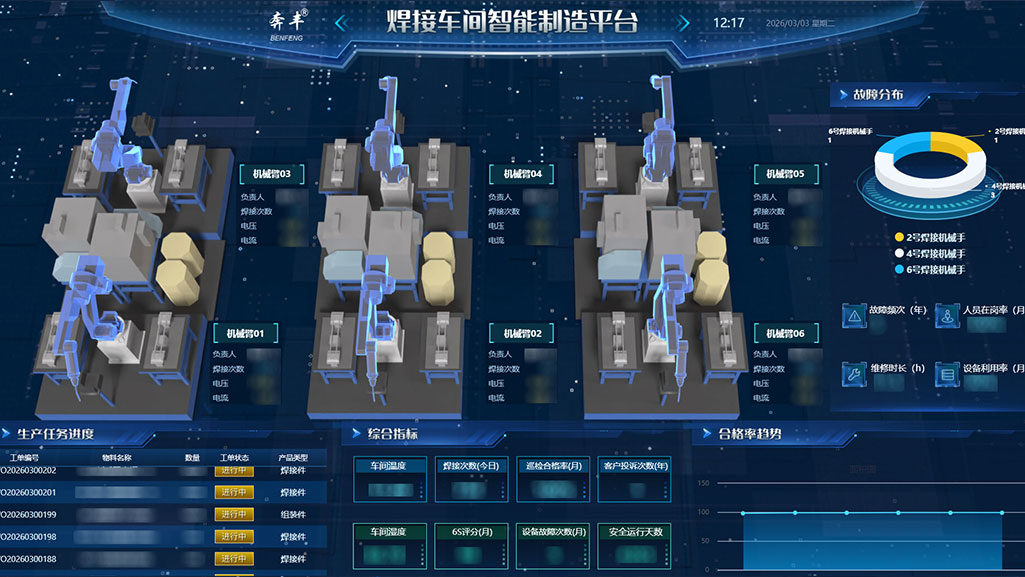Screen dimensions: 1025x577
Task: Select the 机械臂01 label
Action: [x=244, y=333]
